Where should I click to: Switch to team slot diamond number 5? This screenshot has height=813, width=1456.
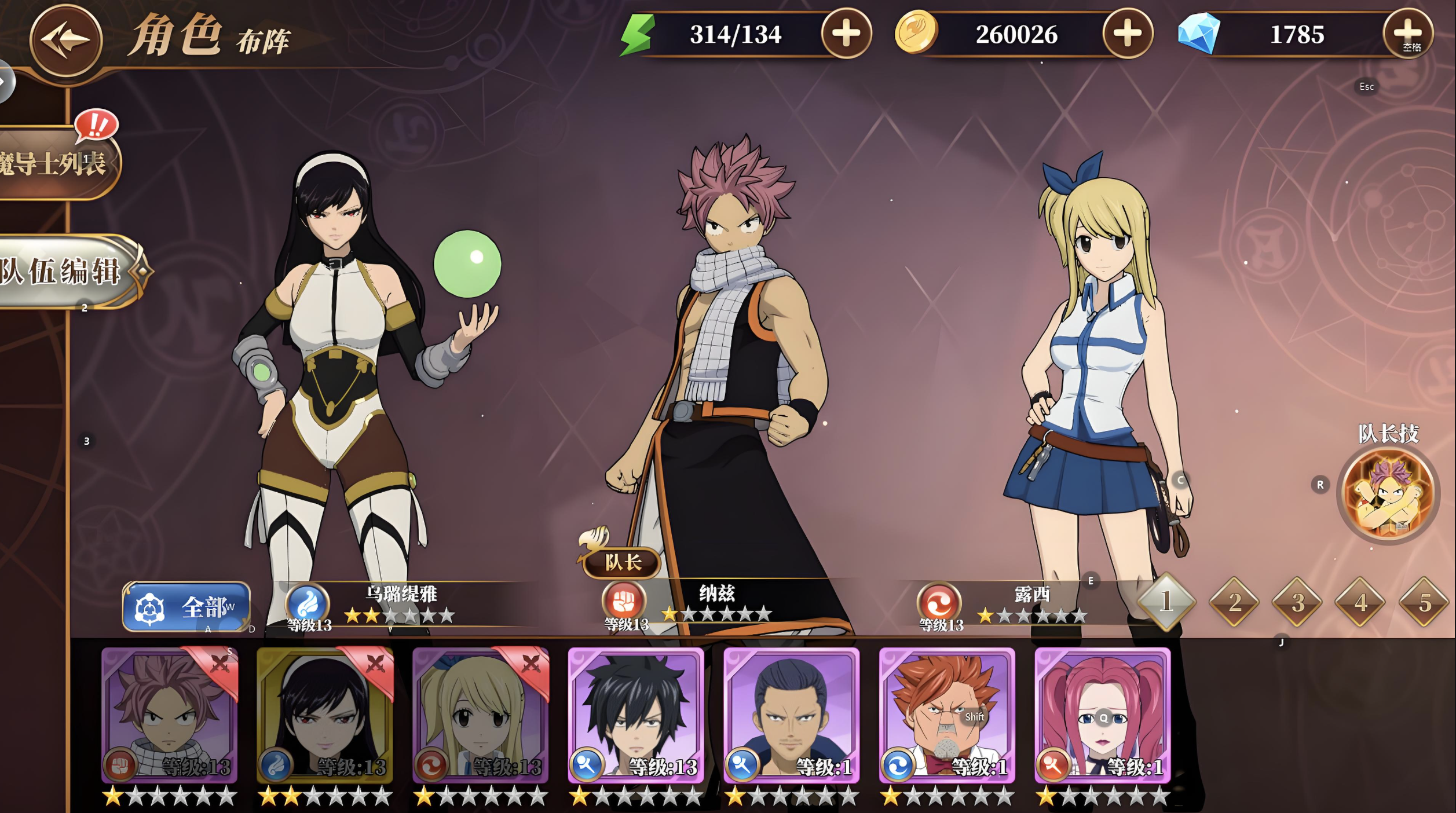click(x=1424, y=602)
